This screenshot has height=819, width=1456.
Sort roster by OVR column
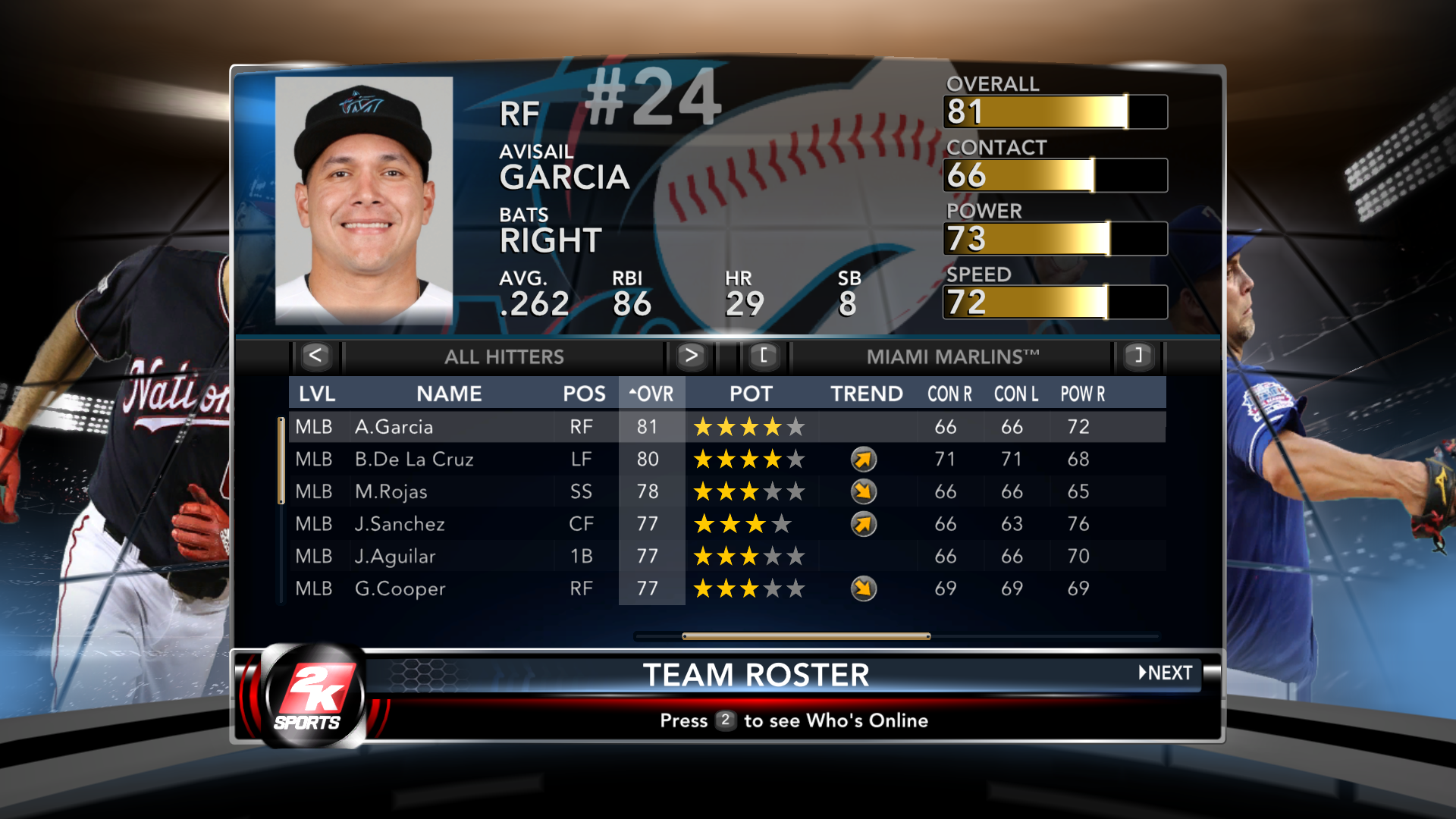pos(651,394)
